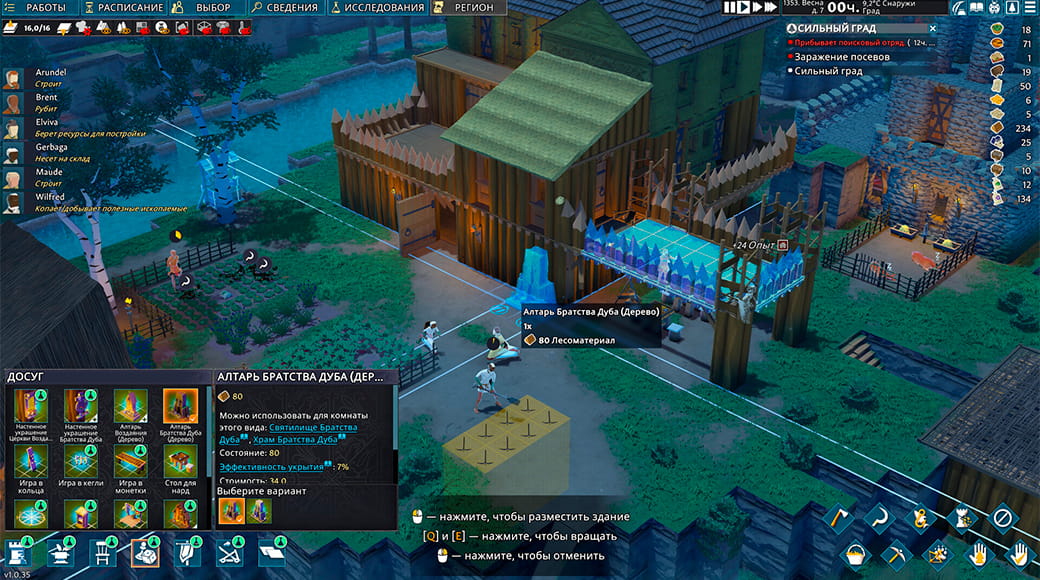Set game speed to fastest
Screen dimensions: 1040x580
coord(766,7)
